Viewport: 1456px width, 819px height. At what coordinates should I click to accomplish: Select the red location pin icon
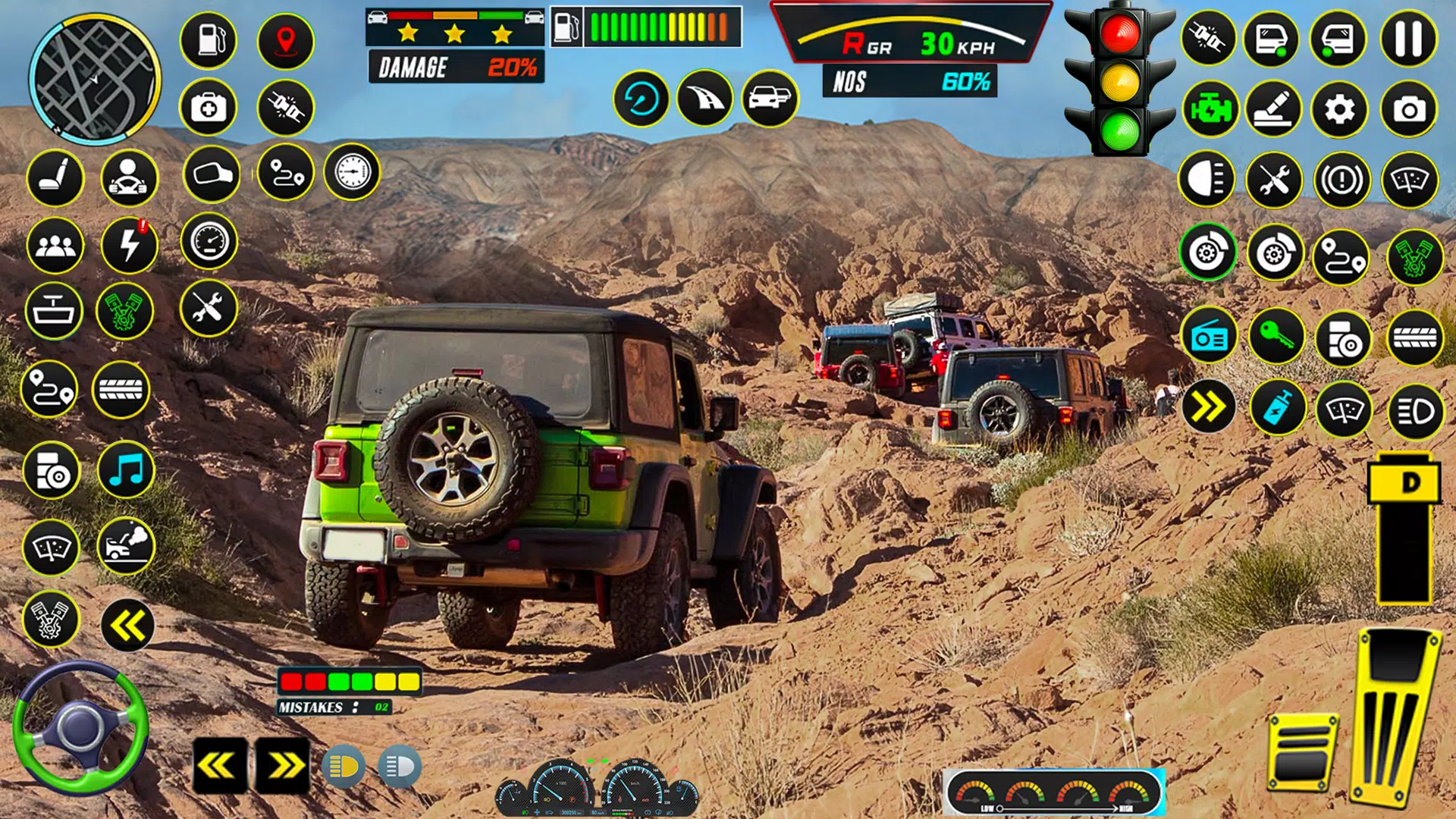pos(286,40)
